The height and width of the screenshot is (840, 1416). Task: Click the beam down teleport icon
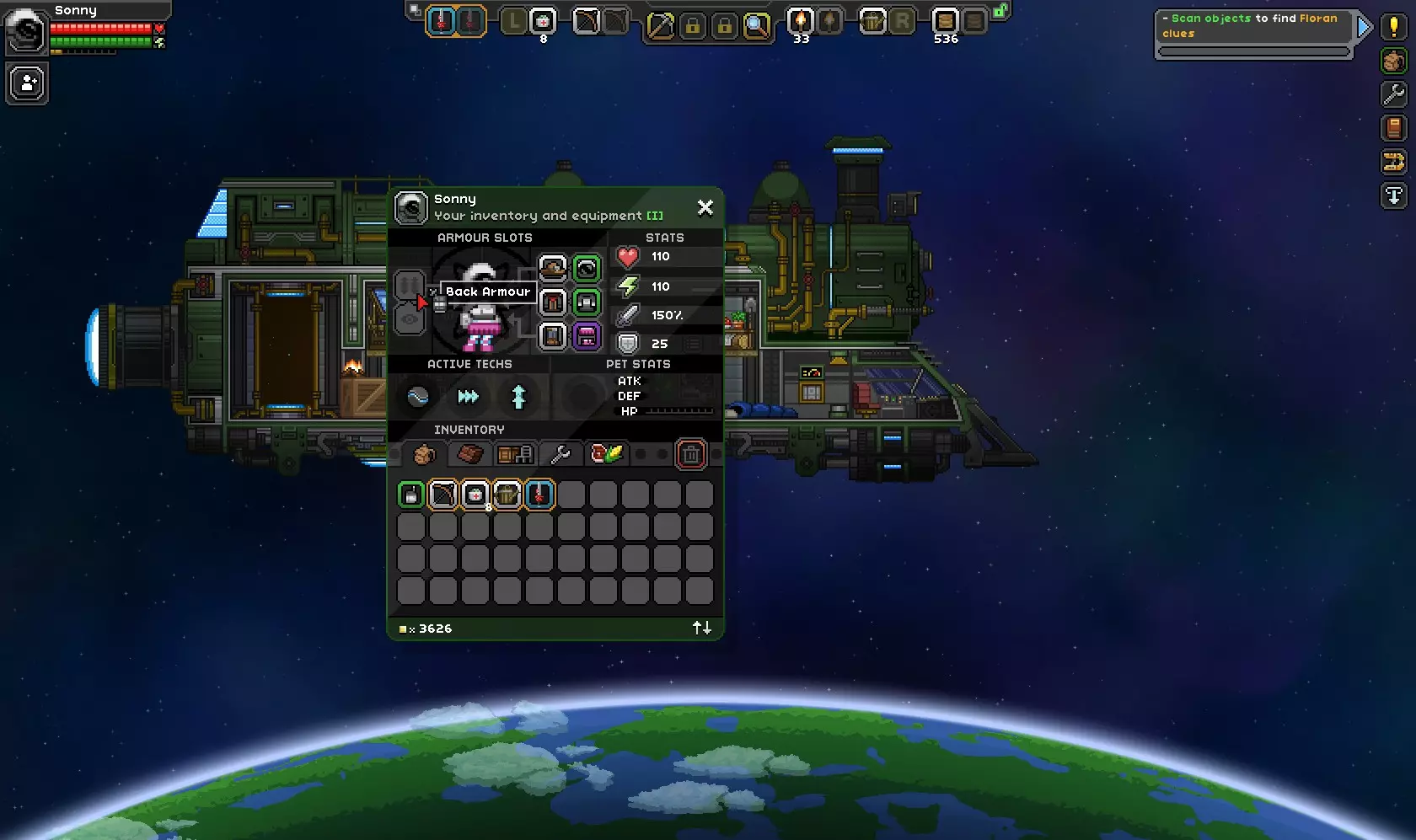coord(1393,195)
